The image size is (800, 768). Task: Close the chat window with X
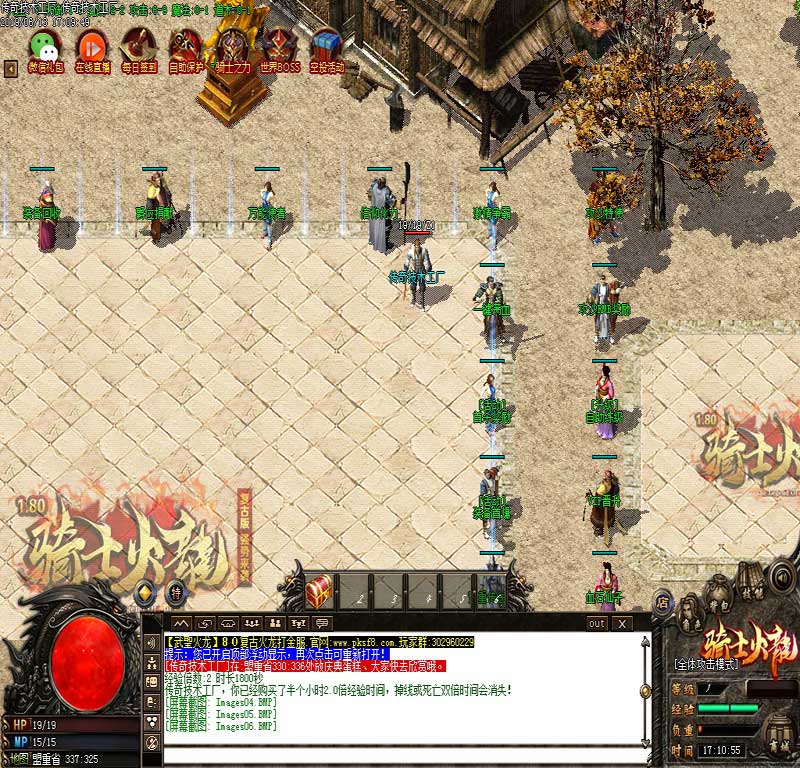[622, 623]
